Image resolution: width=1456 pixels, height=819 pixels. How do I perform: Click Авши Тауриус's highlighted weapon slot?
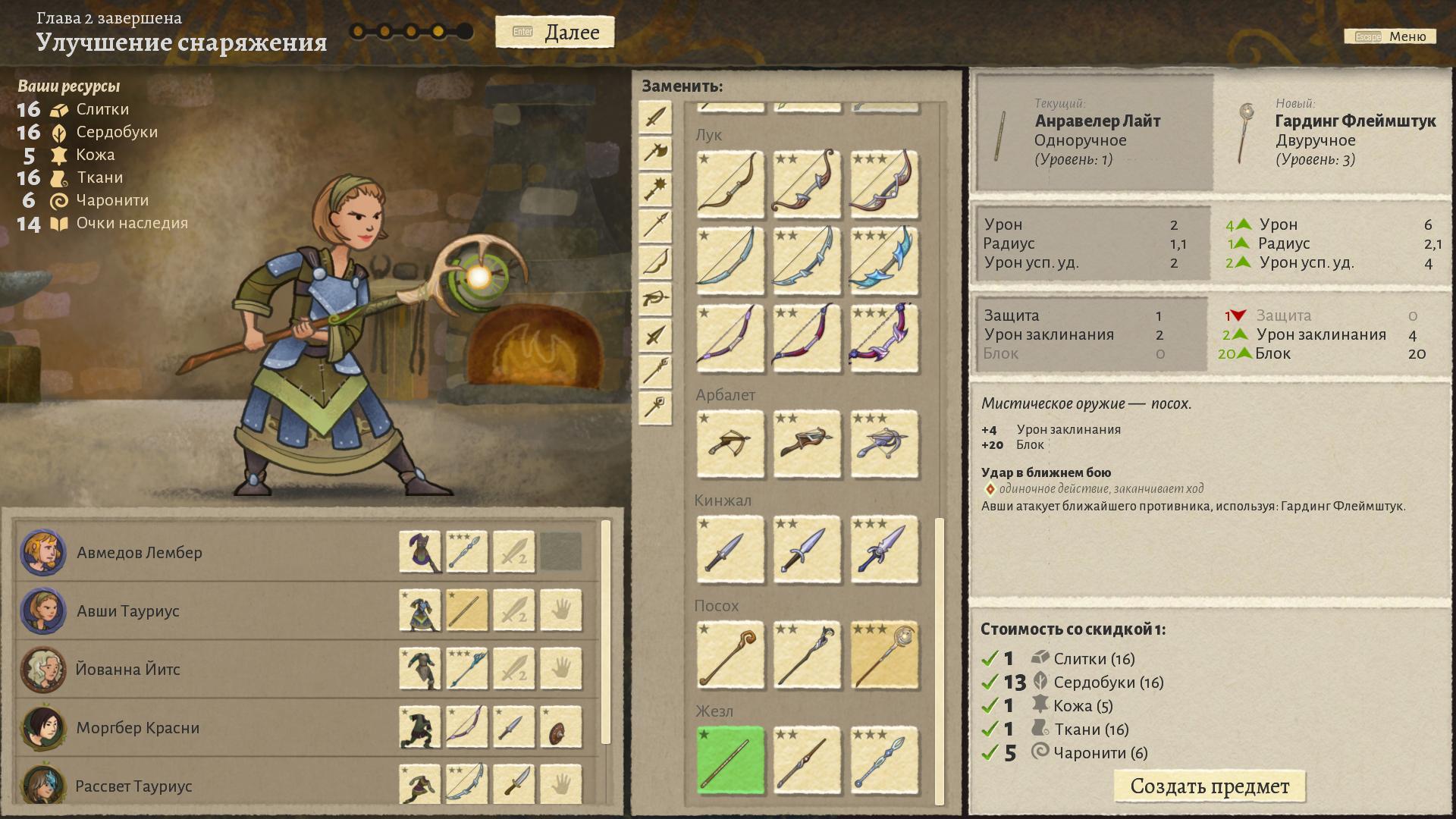tap(466, 610)
